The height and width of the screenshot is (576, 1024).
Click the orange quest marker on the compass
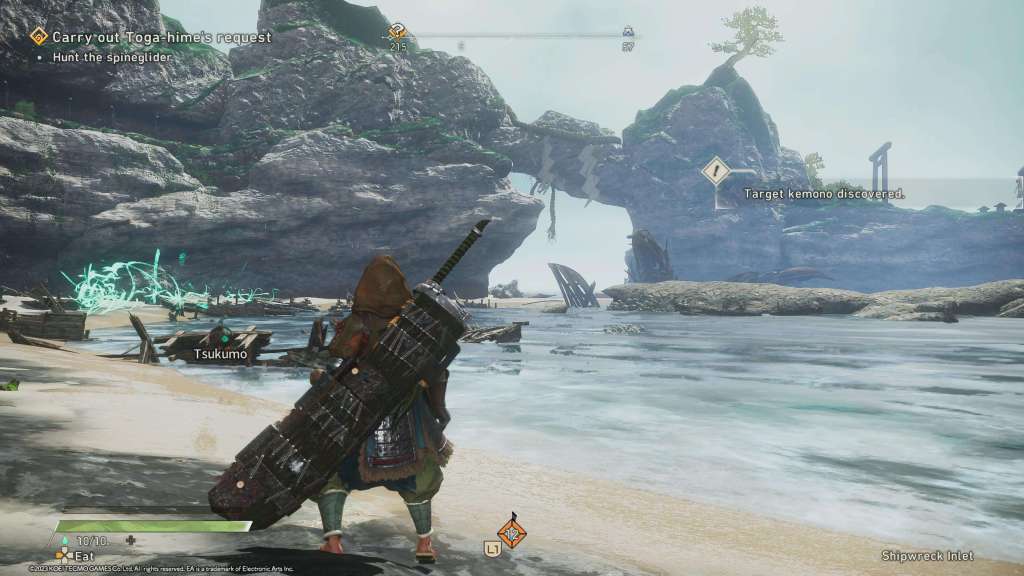397,30
